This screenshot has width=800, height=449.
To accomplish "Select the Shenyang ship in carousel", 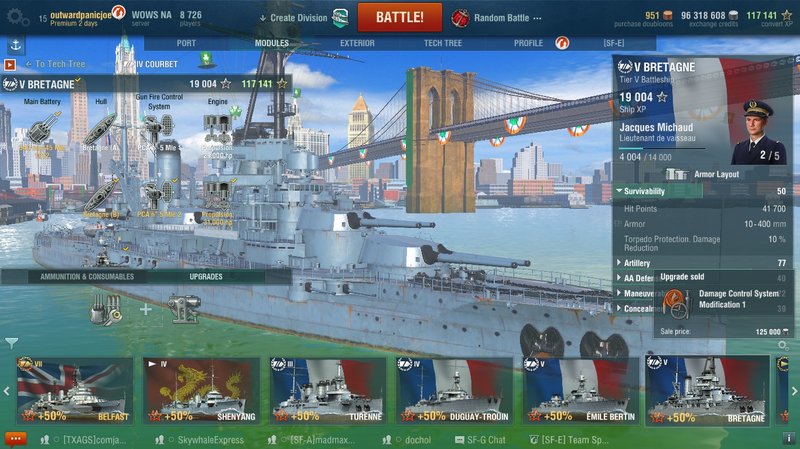I will click(x=201, y=390).
